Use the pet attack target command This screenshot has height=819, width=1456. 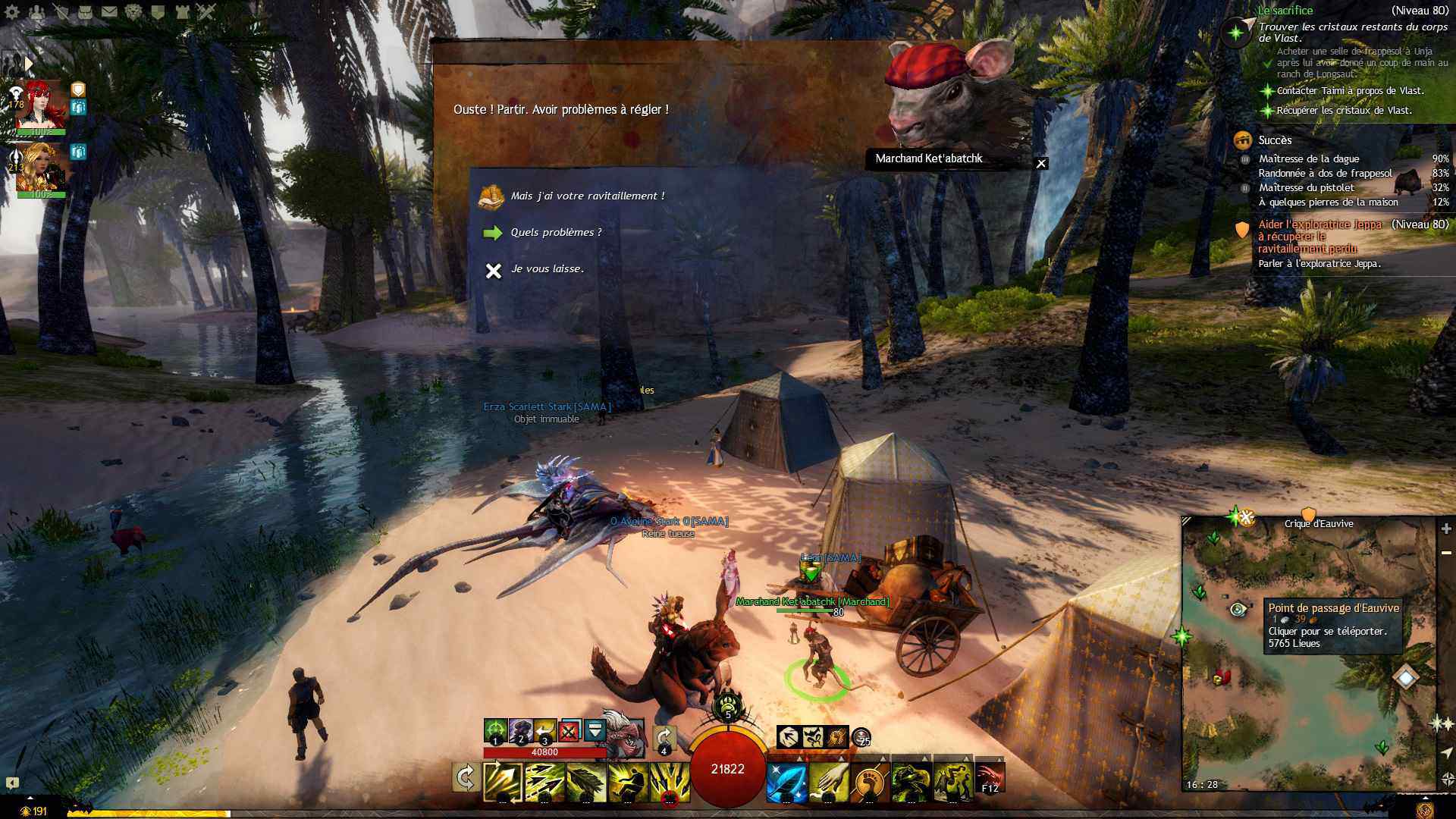(495, 731)
